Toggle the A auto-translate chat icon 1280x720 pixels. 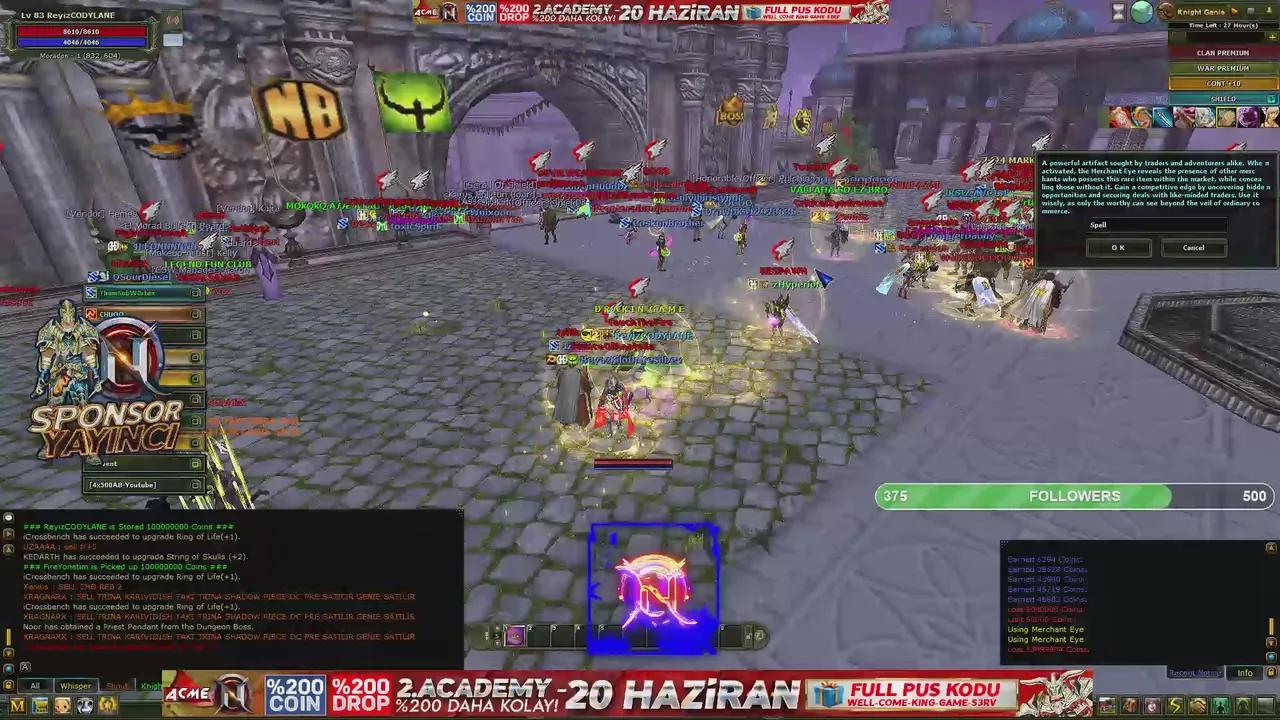25,666
